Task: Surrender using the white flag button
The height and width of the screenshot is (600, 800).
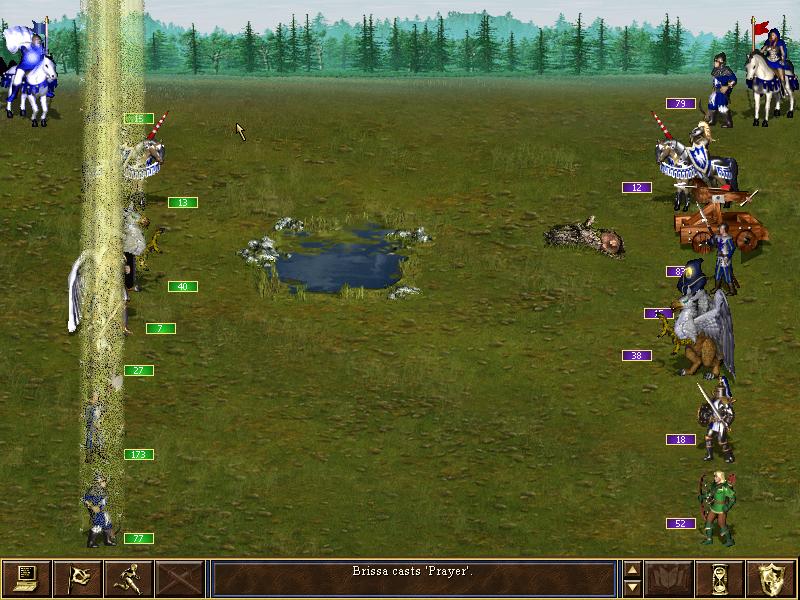Action: 77,578
